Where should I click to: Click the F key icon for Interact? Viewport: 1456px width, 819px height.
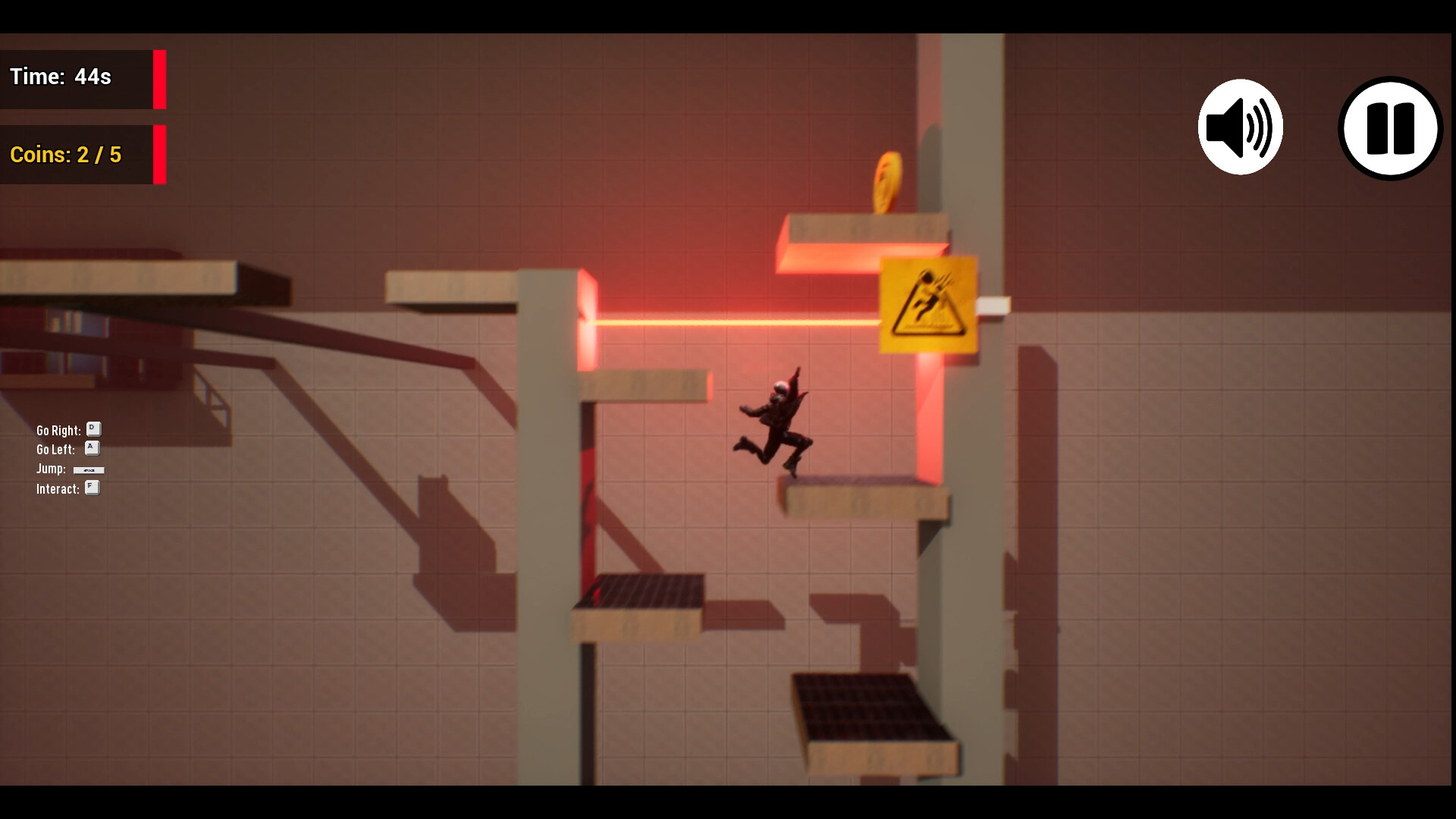point(93,488)
